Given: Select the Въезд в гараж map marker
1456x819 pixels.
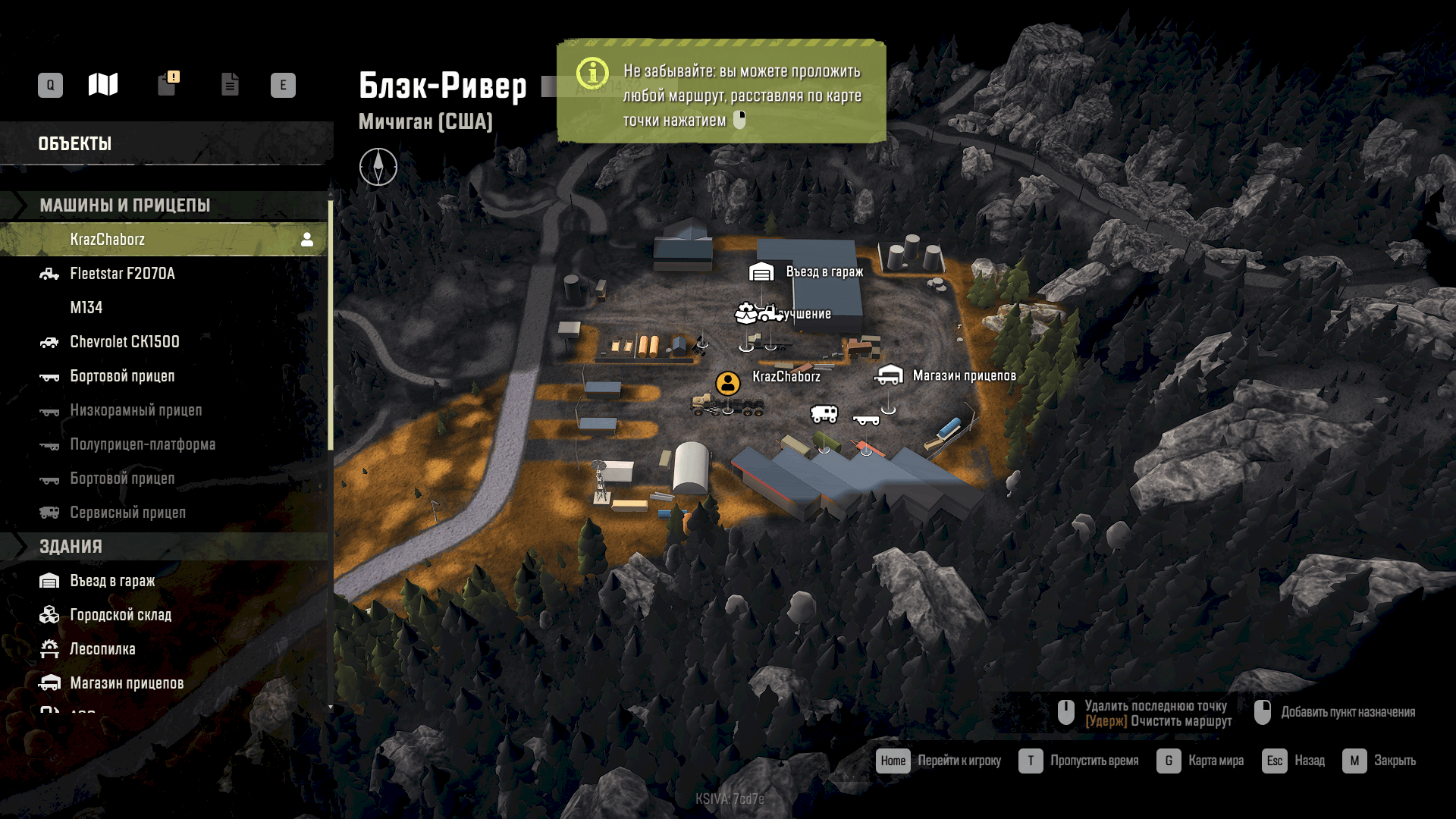Looking at the screenshot, I should pyautogui.click(x=761, y=271).
